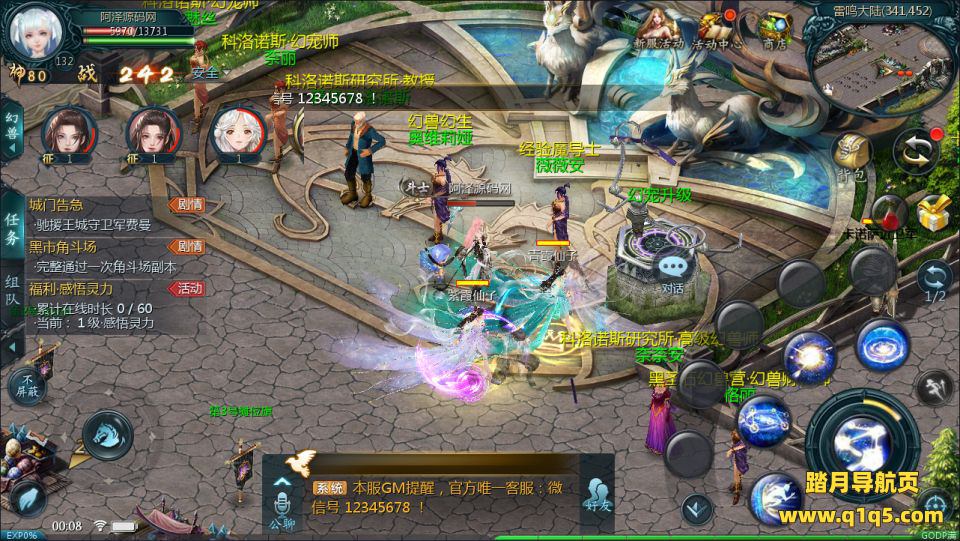Trigger the running figure dash skill
This screenshot has width=960, height=541.
click(933, 386)
